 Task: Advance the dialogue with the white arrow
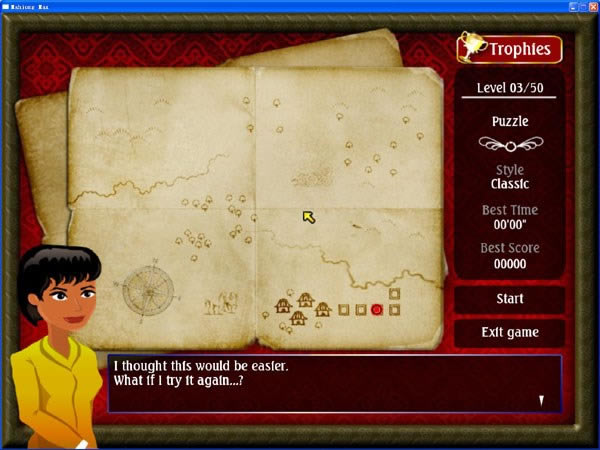click(x=542, y=400)
